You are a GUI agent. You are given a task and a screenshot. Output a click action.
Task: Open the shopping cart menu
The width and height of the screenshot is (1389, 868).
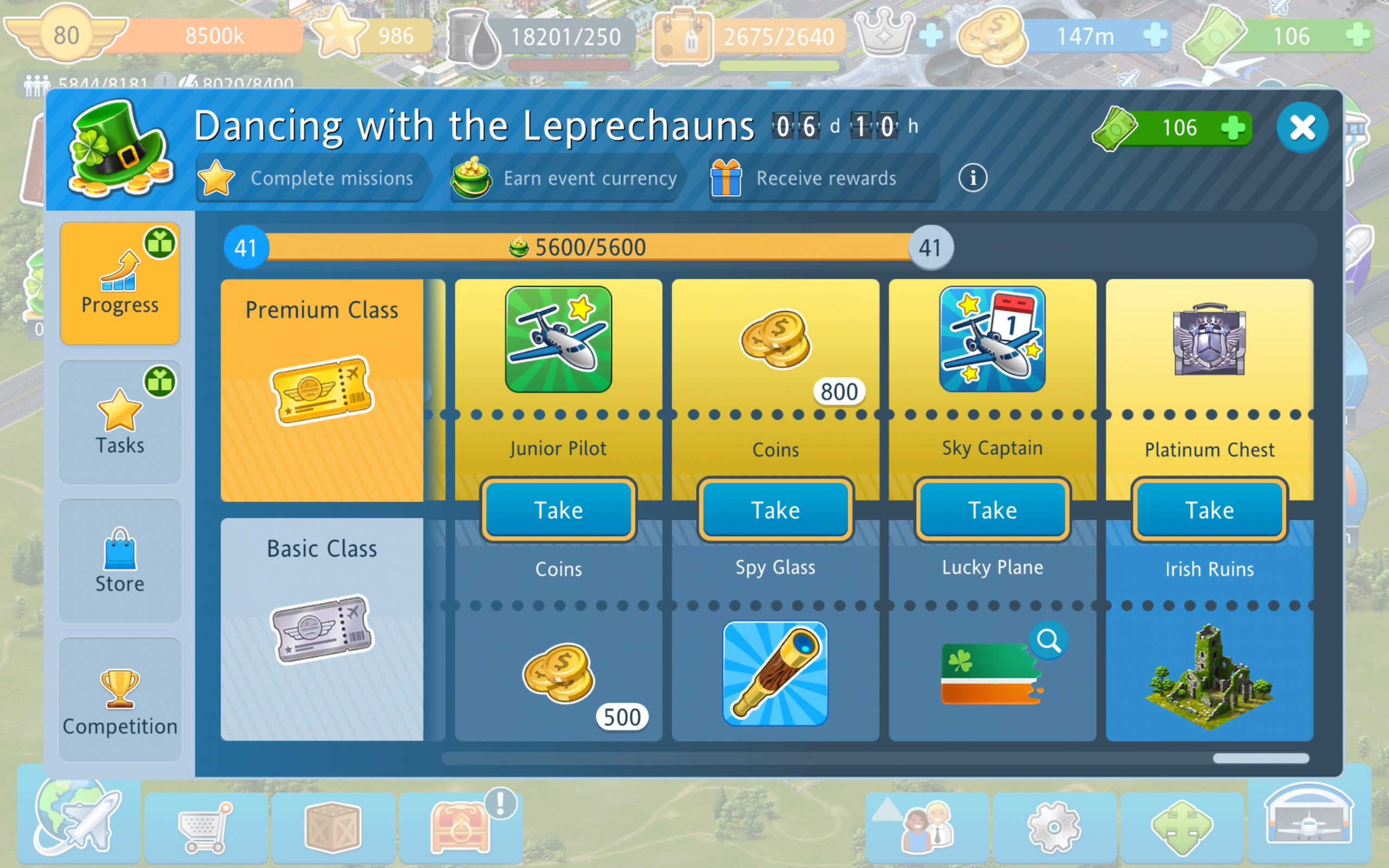coord(205,828)
